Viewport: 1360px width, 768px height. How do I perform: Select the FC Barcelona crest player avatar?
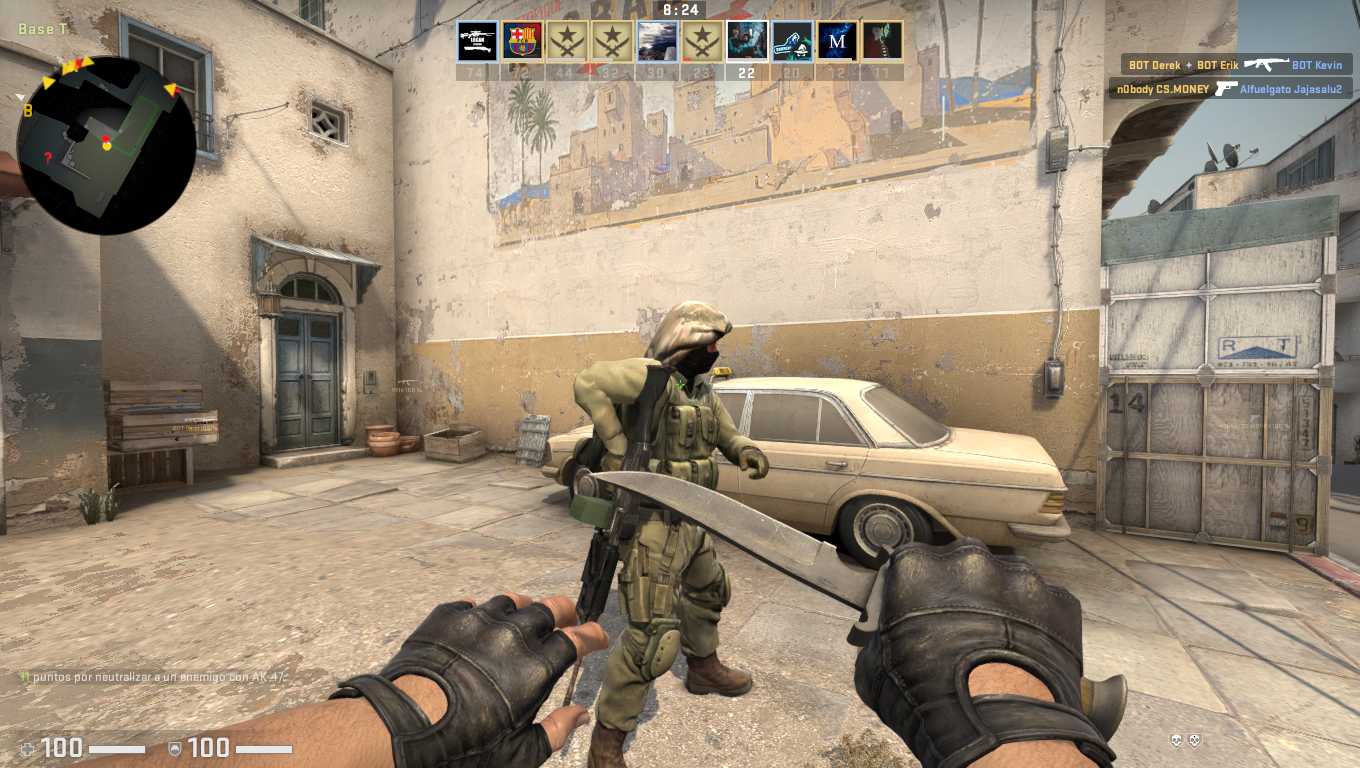(522, 42)
